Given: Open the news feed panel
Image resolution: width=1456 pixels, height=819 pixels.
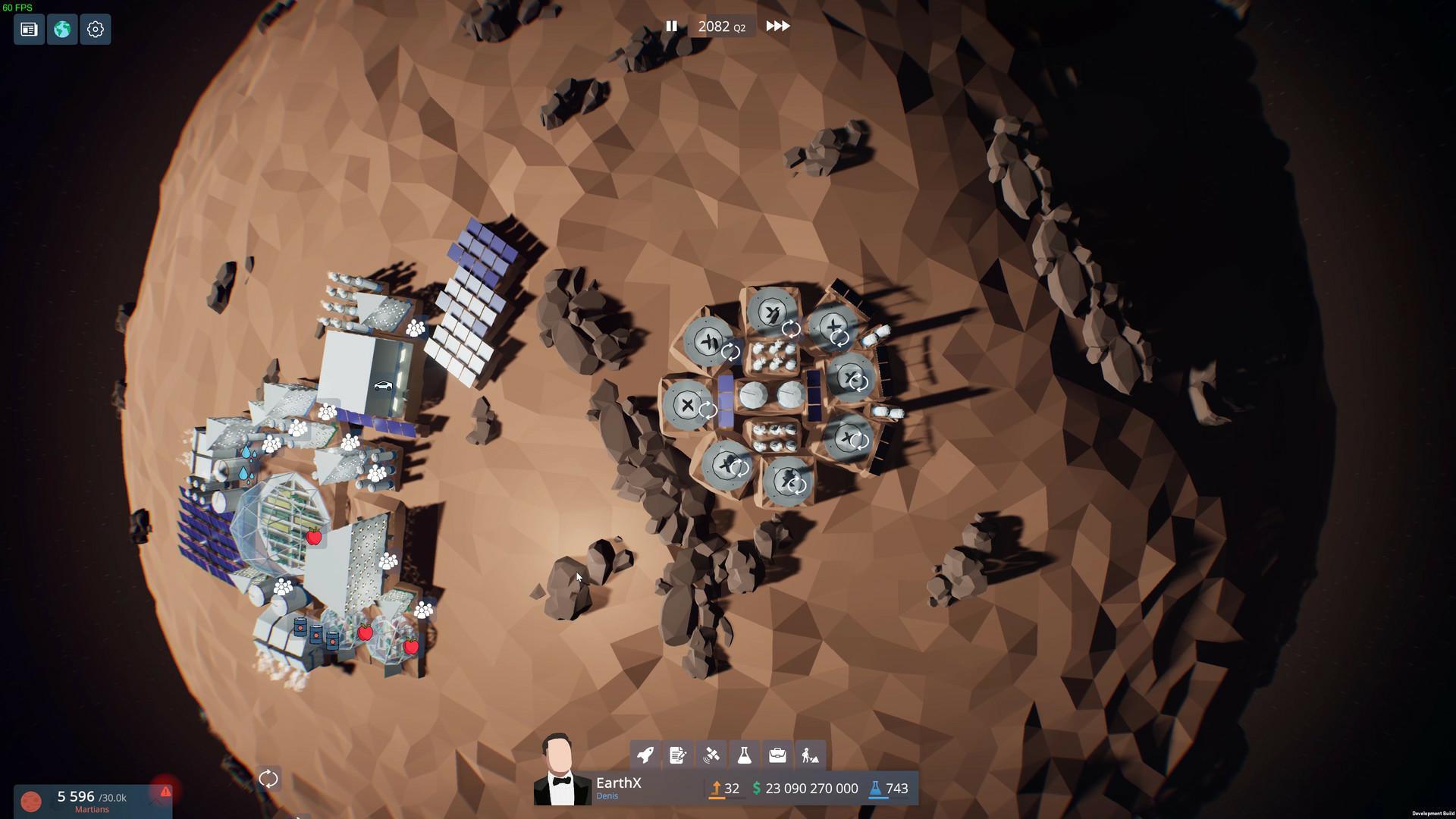Looking at the screenshot, I should pyautogui.click(x=28, y=29).
